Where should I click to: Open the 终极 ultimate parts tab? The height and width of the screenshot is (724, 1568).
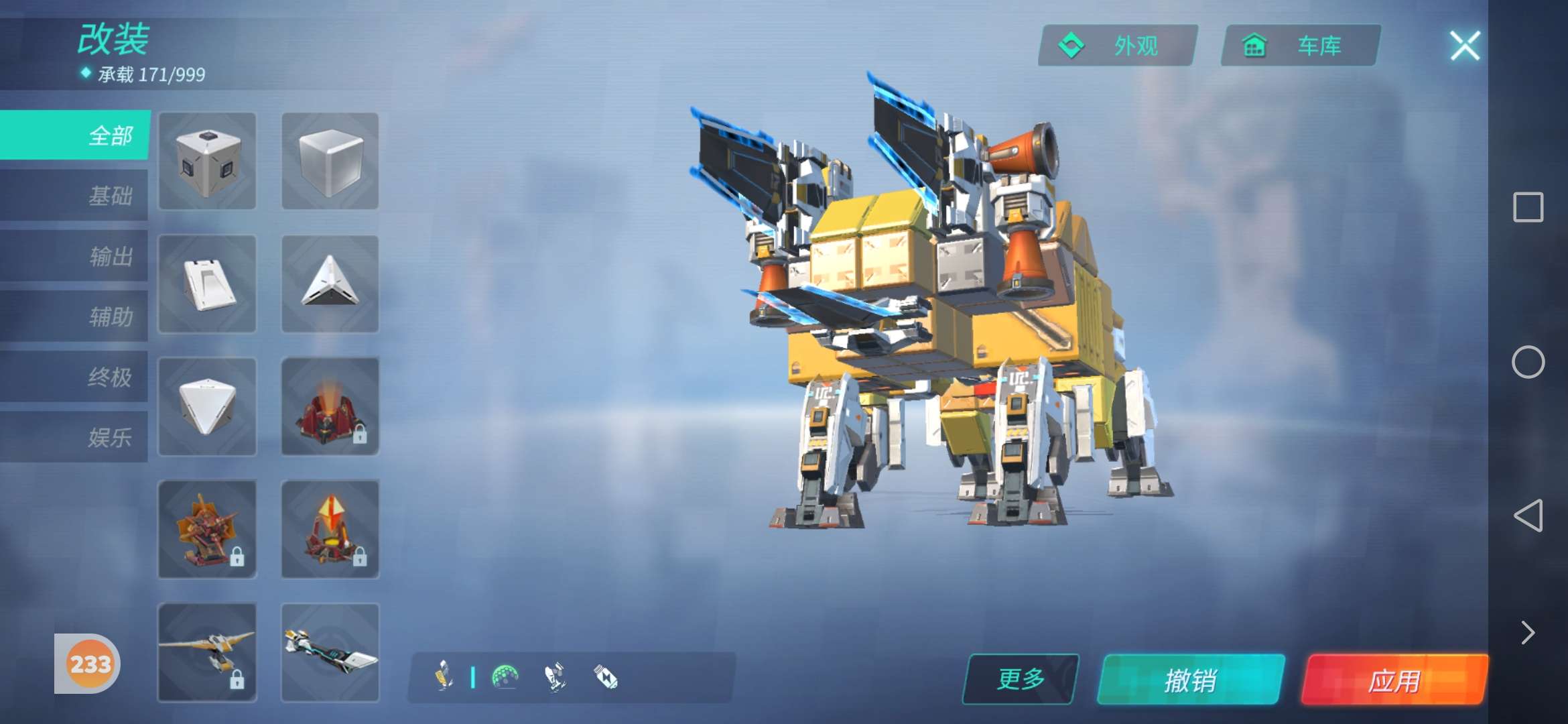pos(75,377)
